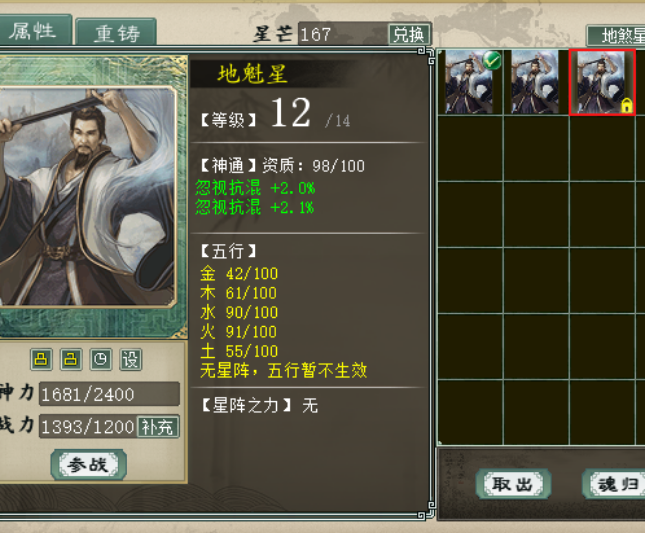The height and width of the screenshot is (533, 645).
Task: Select the red-outlined locked hero card
Action: tap(602, 82)
